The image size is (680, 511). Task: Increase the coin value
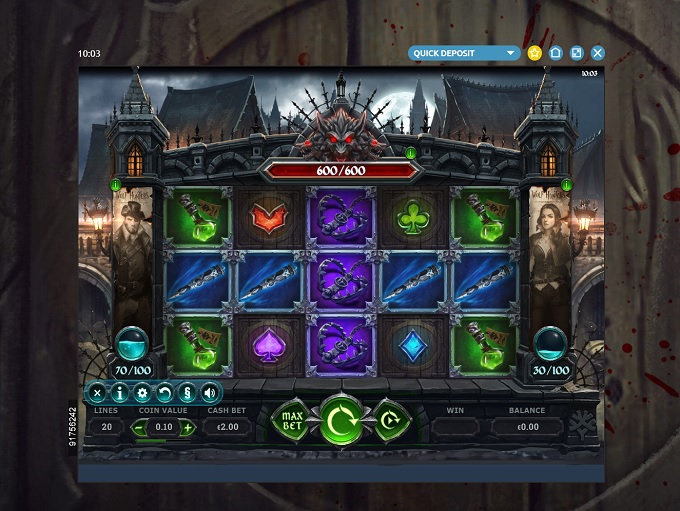point(188,427)
